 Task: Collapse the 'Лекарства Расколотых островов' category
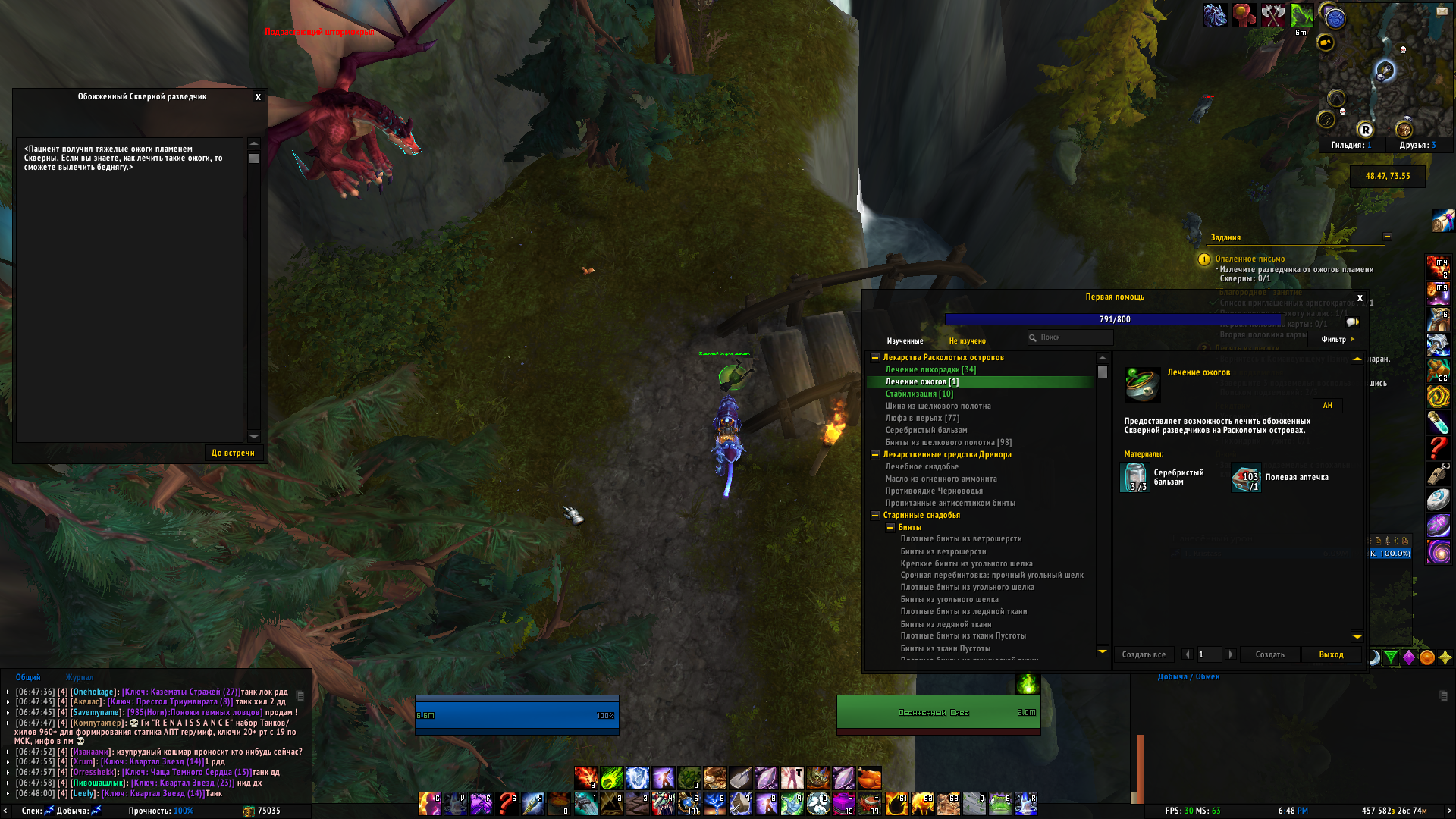[x=875, y=357]
